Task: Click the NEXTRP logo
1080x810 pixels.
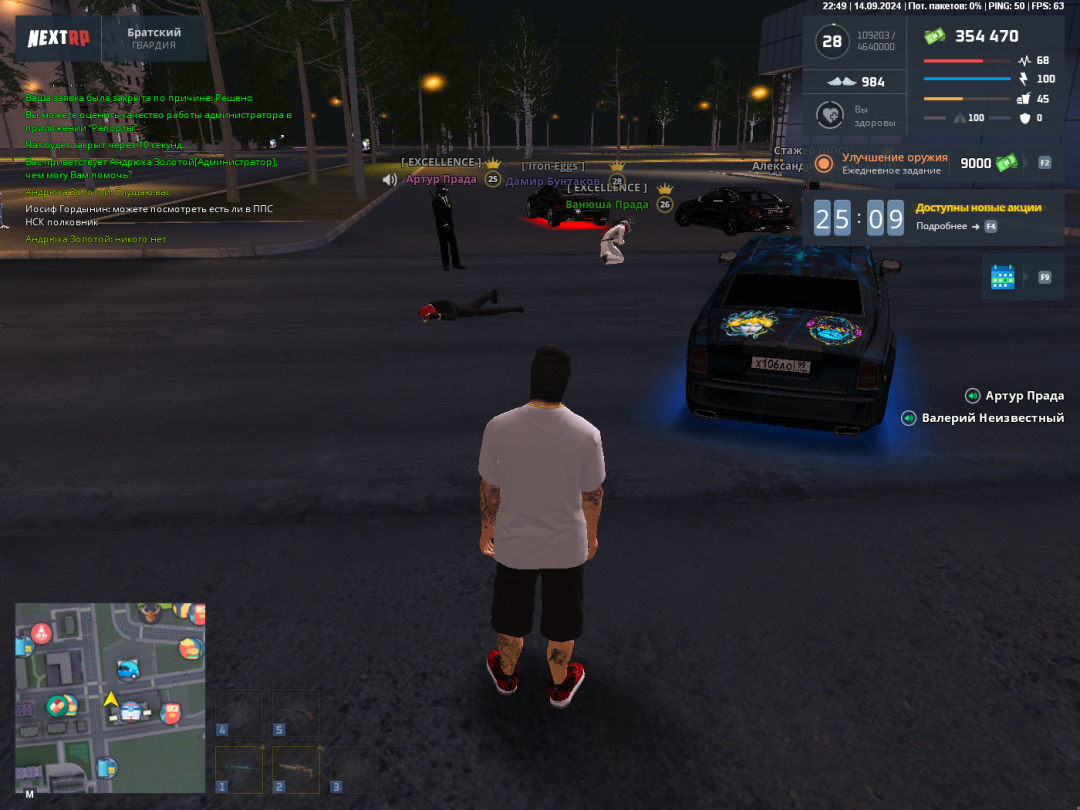Action: (x=59, y=39)
